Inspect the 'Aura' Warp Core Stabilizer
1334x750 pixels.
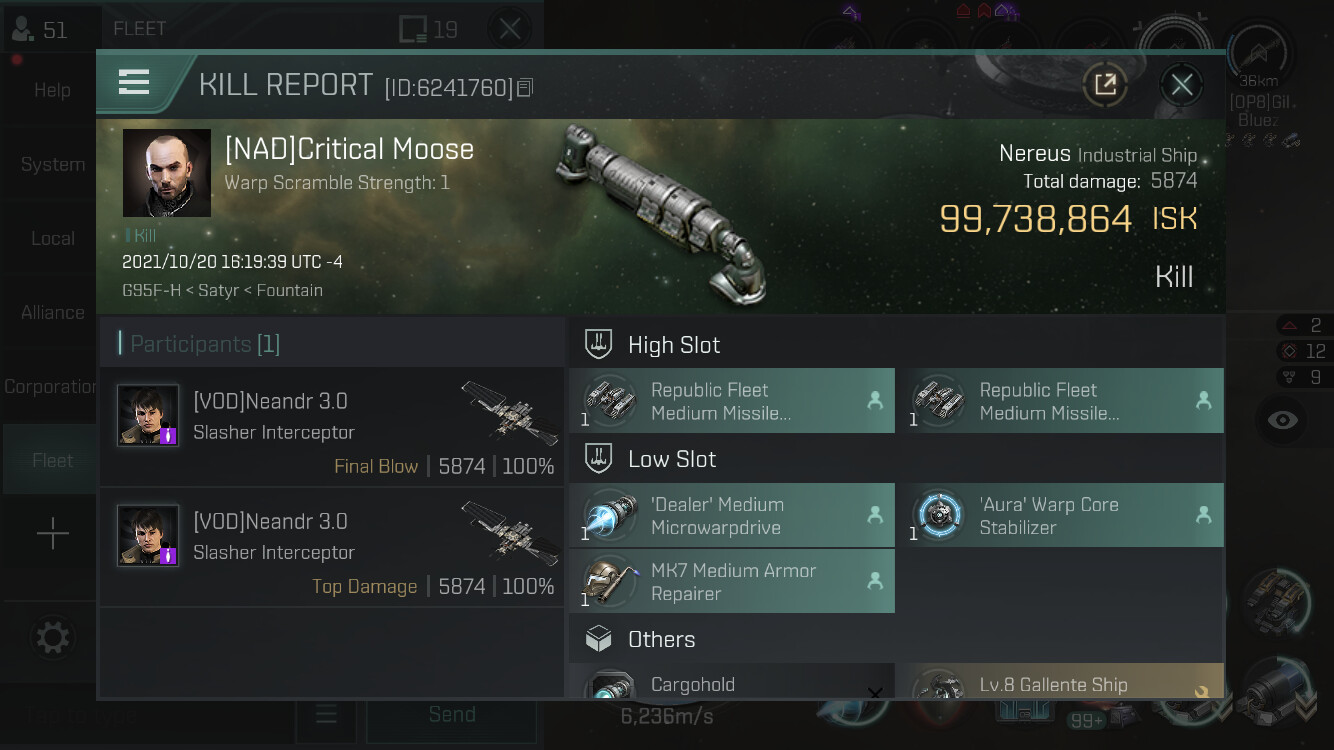point(1066,516)
